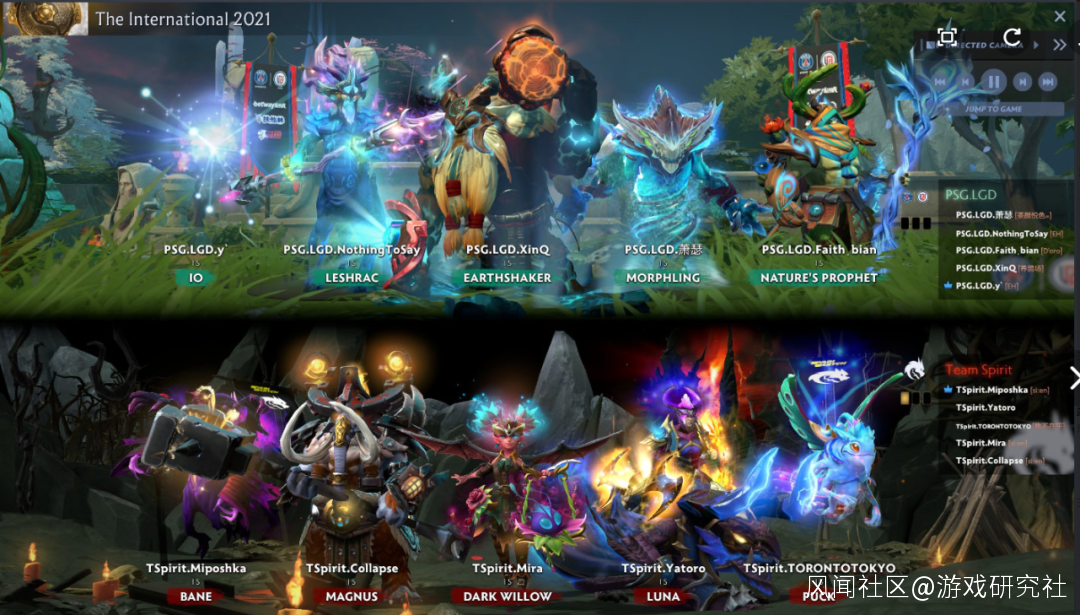Rotate the image with the circular arrow
1080x615 pixels.
pyautogui.click(x=1012, y=37)
